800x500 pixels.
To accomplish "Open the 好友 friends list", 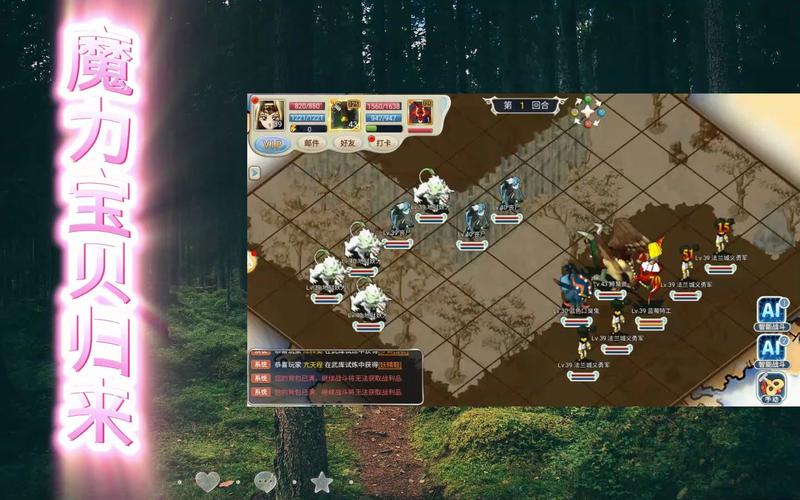I will 347,143.
